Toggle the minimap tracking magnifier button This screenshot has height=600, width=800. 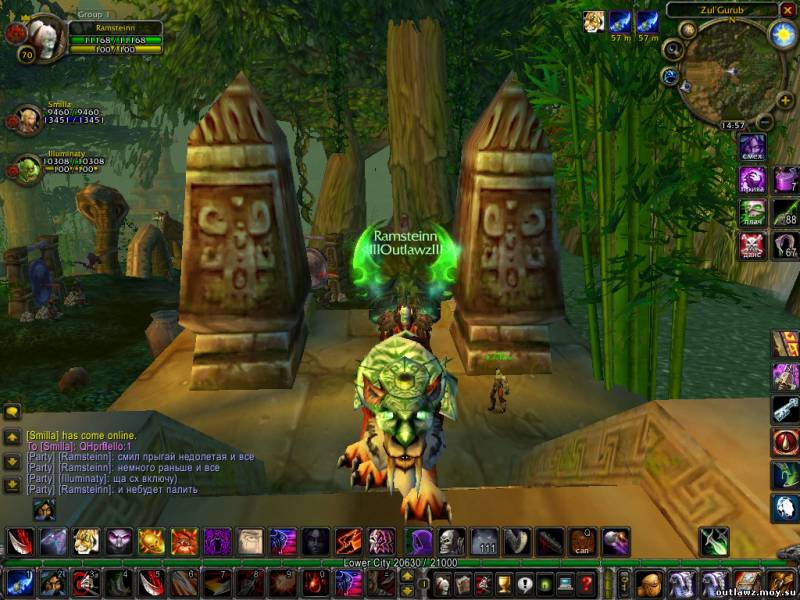(672, 50)
